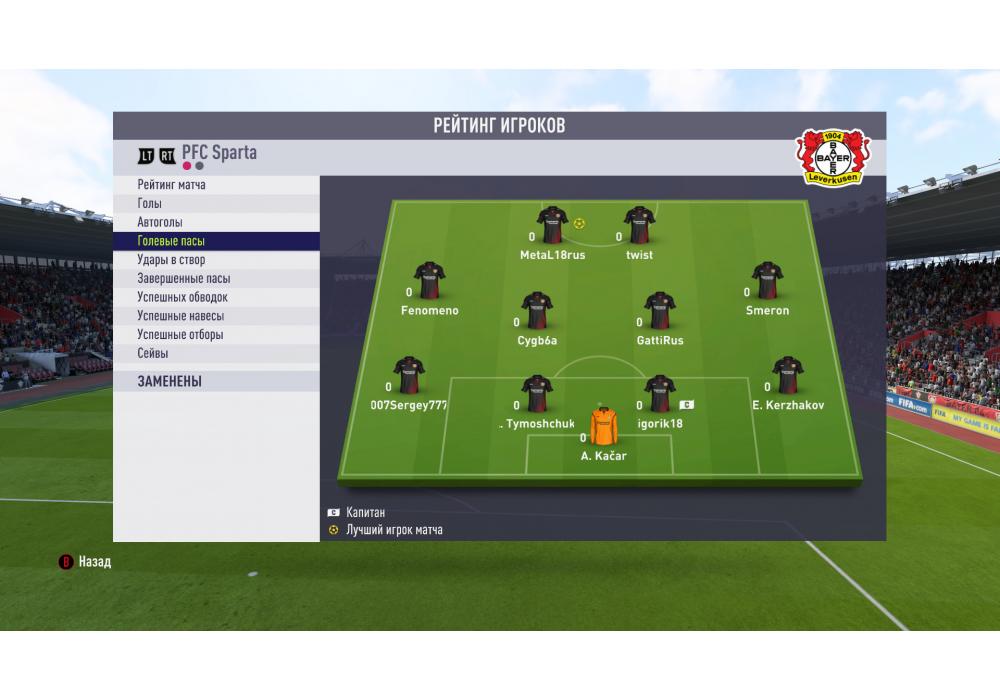Open the Автоголы stat list
Screen dimensions: 1000x700
point(216,222)
